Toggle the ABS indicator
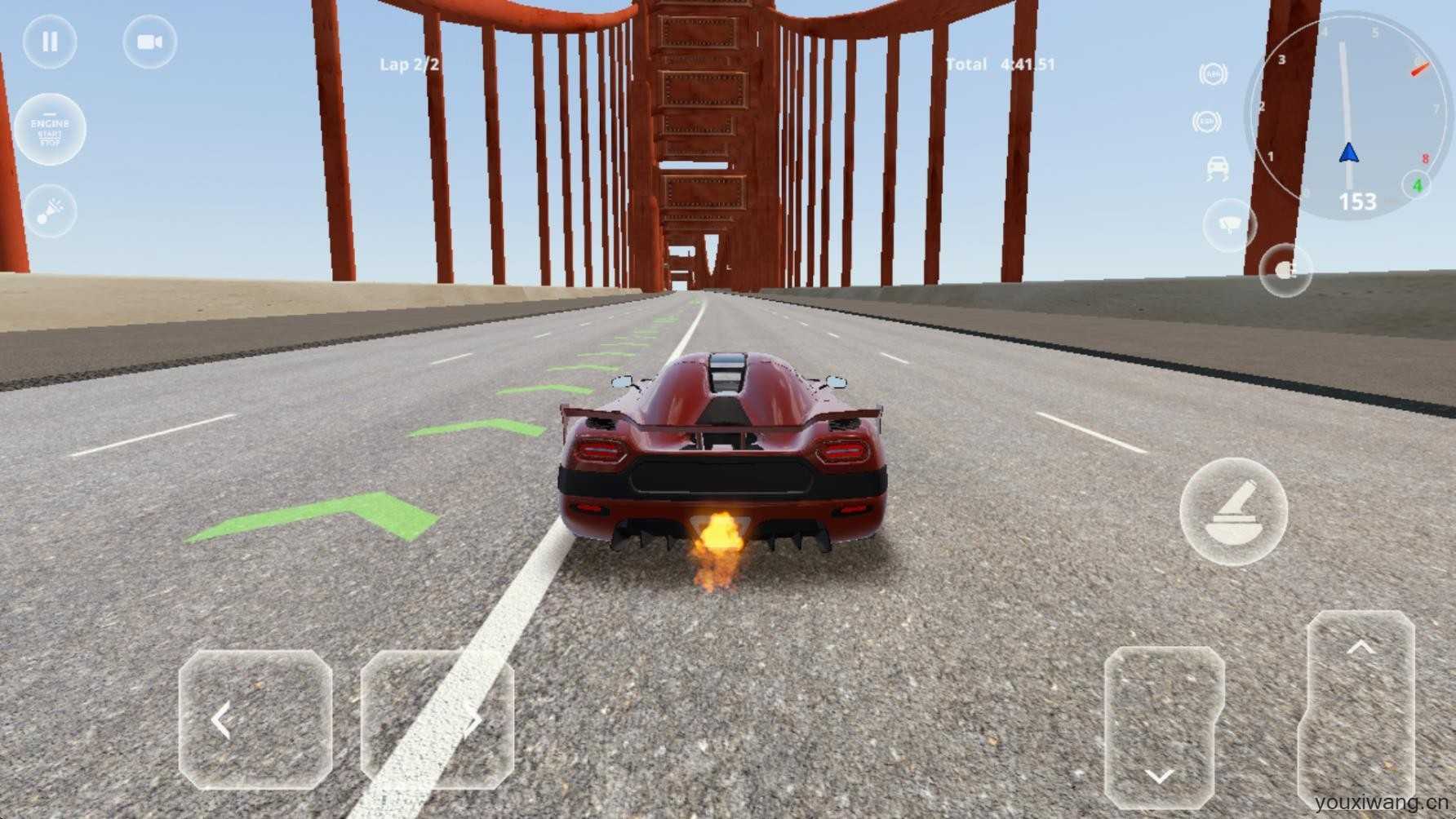The height and width of the screenshot is (819, 1456). coord(1214,74)
